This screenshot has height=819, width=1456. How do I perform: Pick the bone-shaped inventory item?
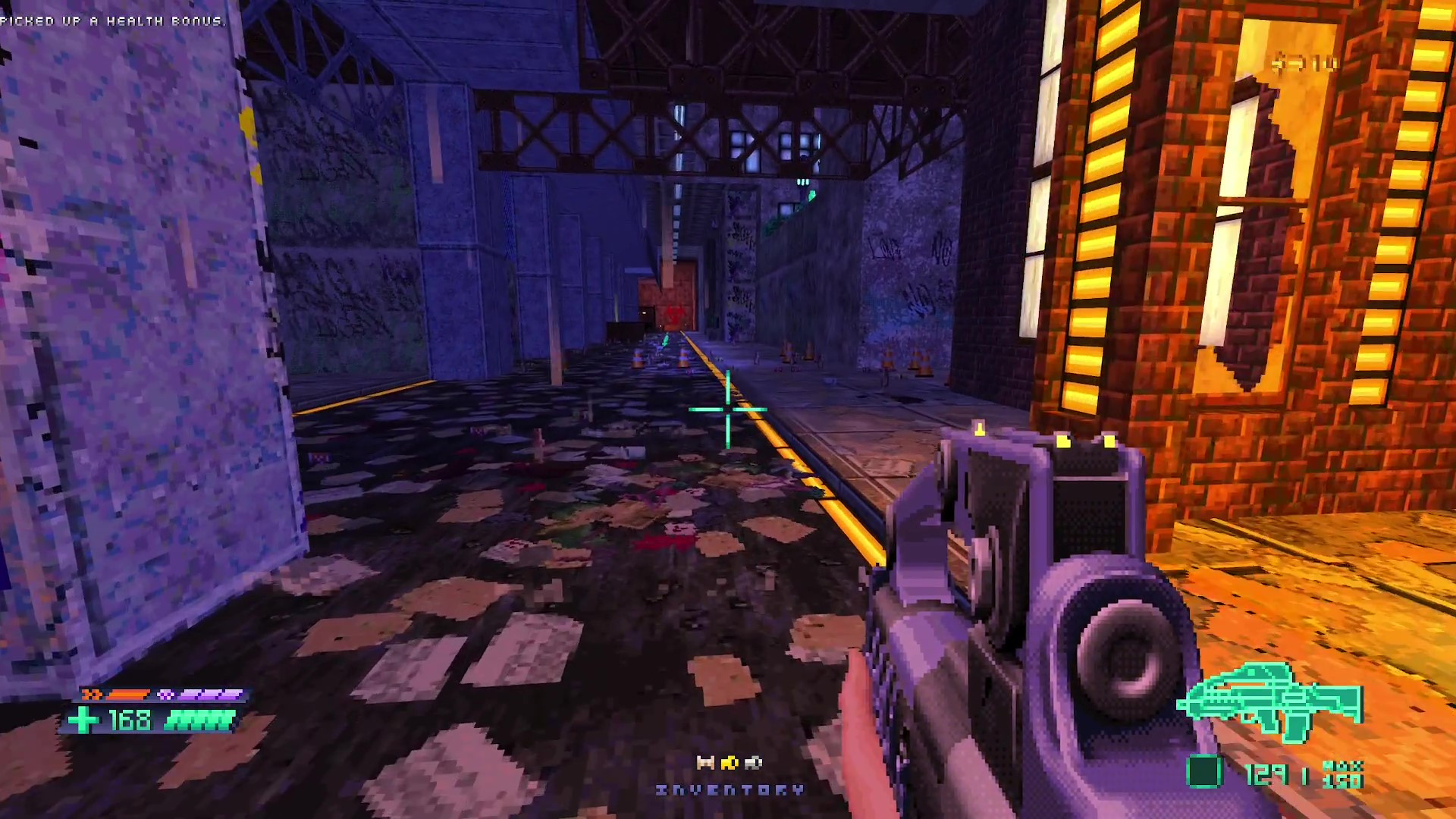click(705, 763)
